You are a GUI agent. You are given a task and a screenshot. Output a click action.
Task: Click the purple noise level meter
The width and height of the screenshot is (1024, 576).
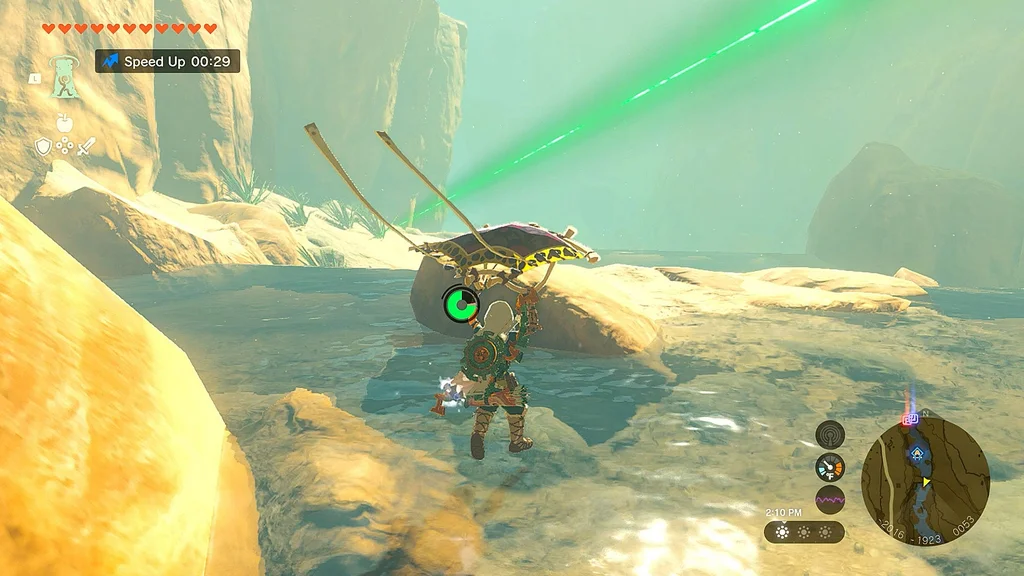(x=830, y=498)
